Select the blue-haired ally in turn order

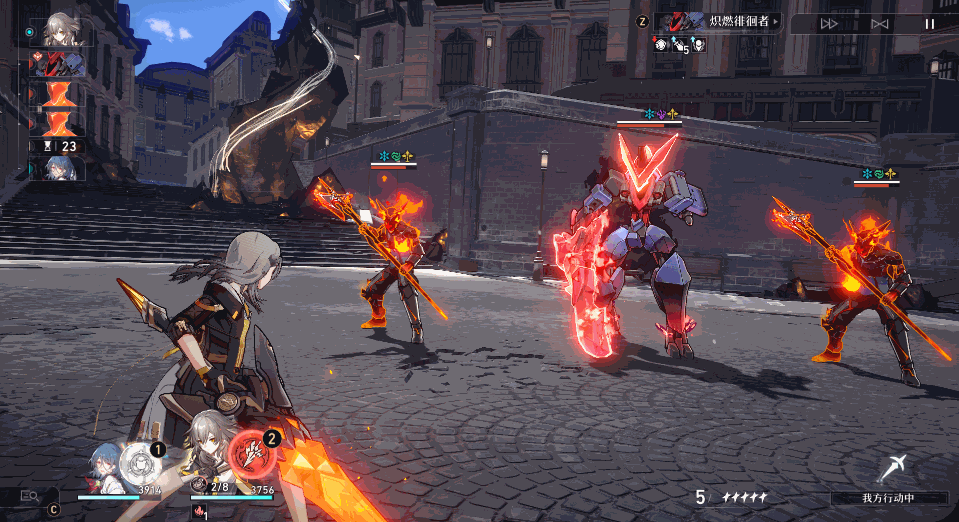click(61, 168)
